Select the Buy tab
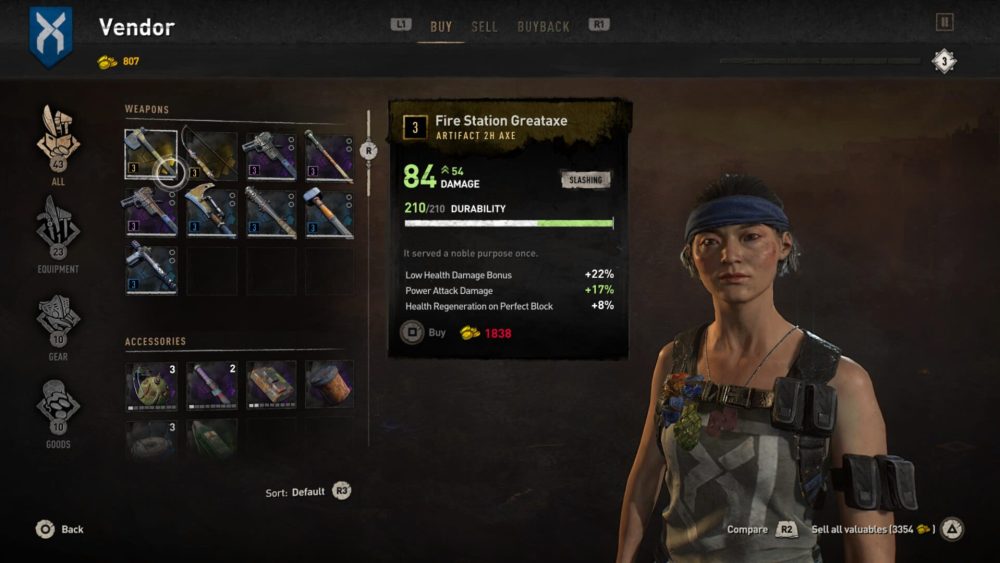The width and height of the screenshot is (1000, 563). coord(441,27)
